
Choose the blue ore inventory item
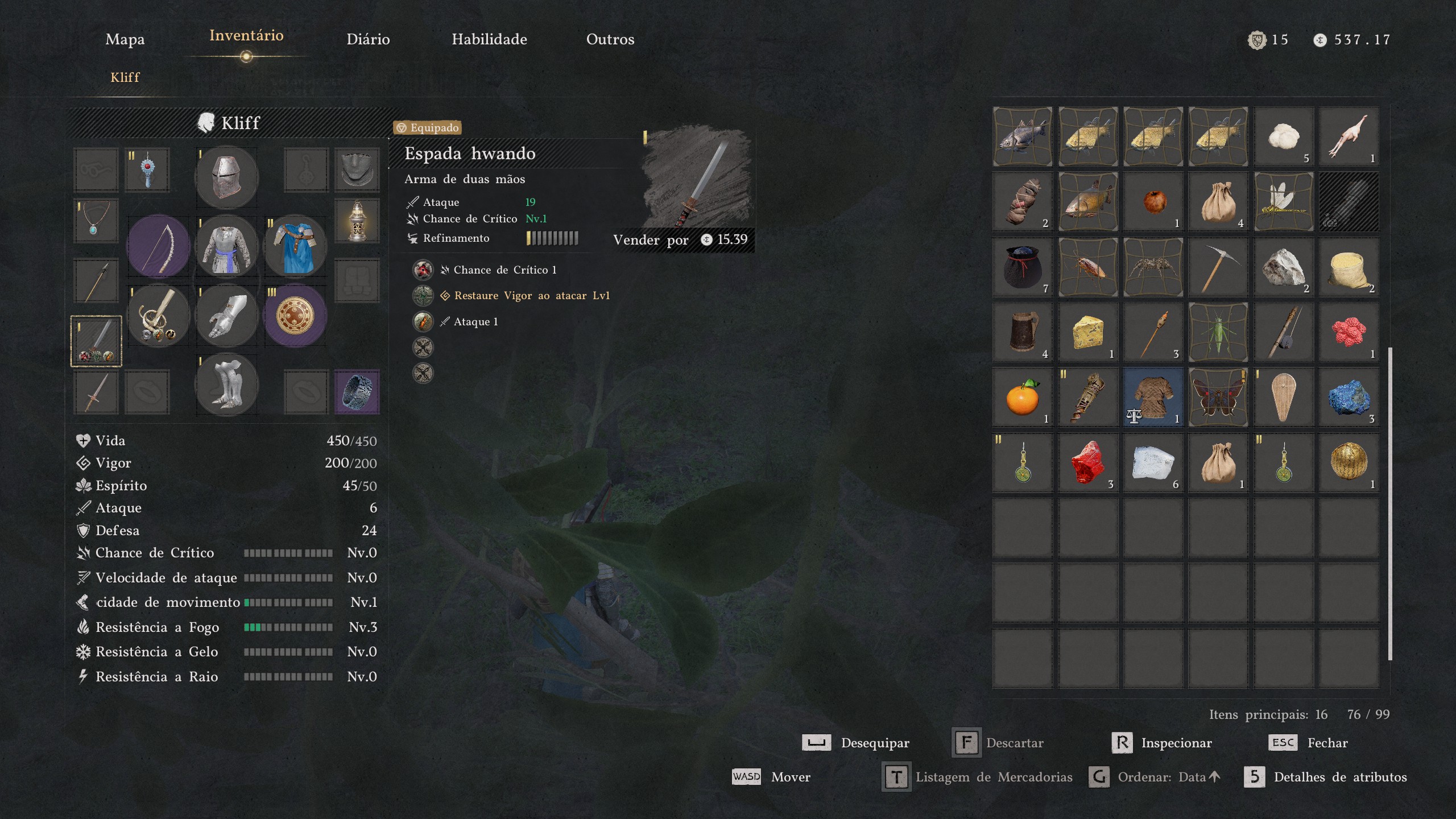[x=1349, y=398]
